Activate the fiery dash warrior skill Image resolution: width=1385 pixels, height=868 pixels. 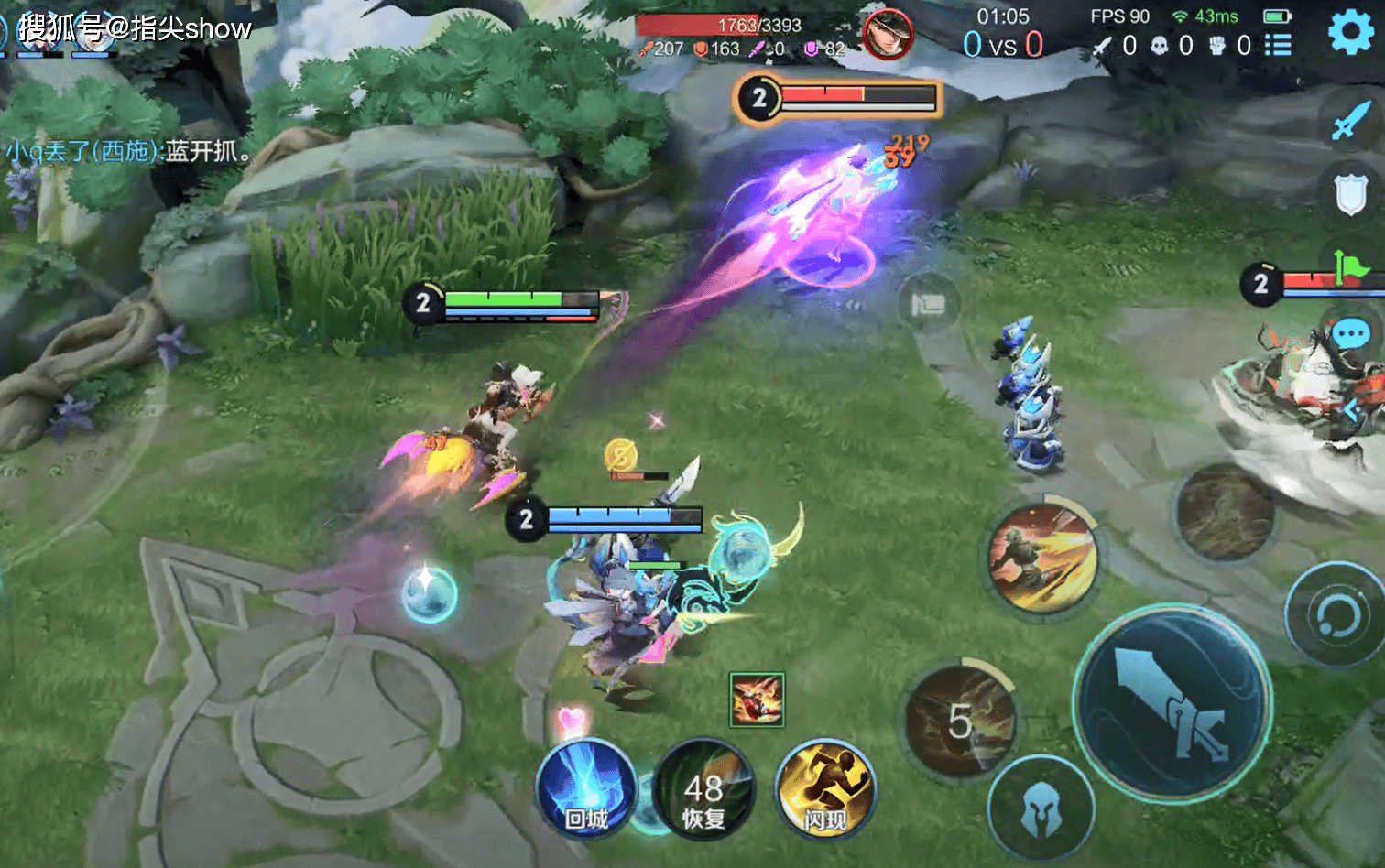[1044, 557]
